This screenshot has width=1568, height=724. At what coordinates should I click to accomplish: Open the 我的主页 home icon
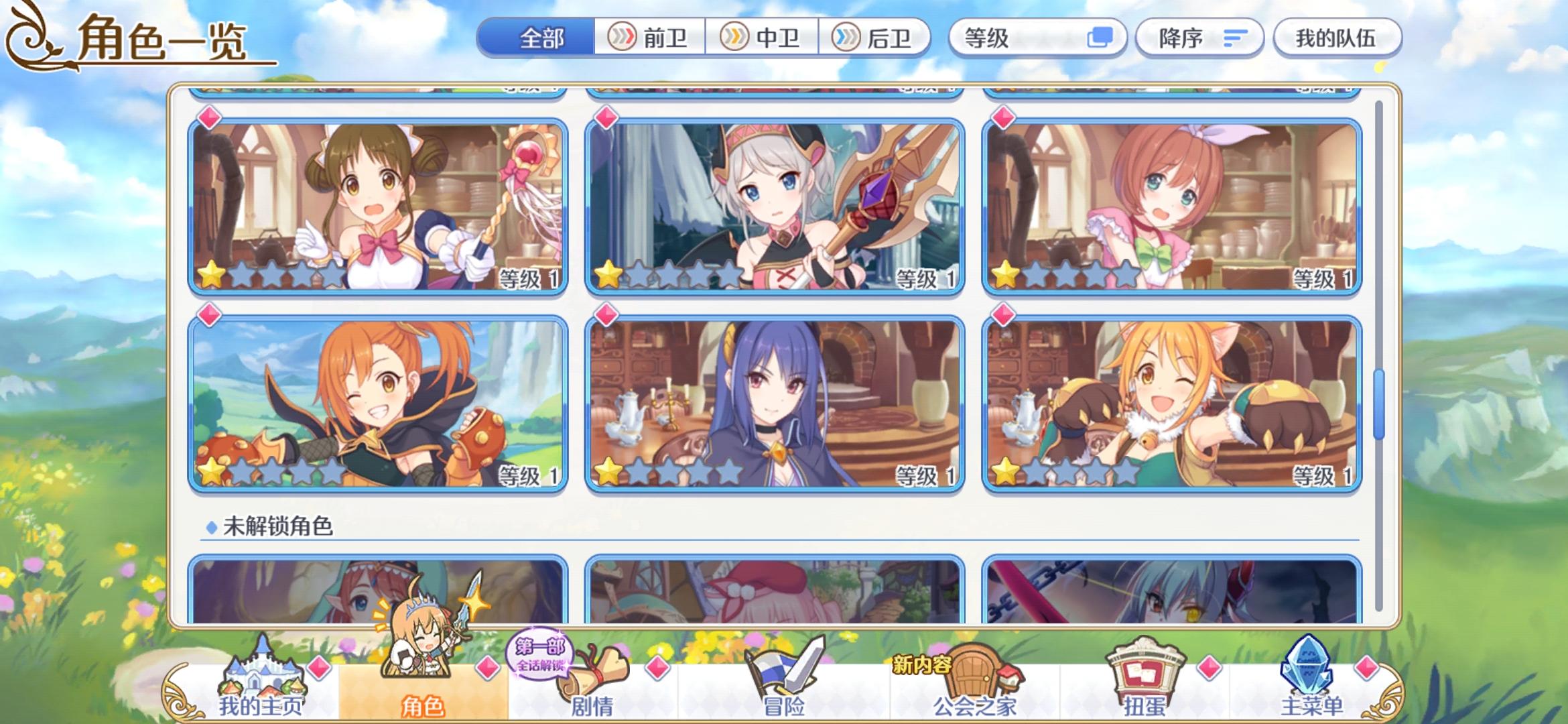click(261, 677)
